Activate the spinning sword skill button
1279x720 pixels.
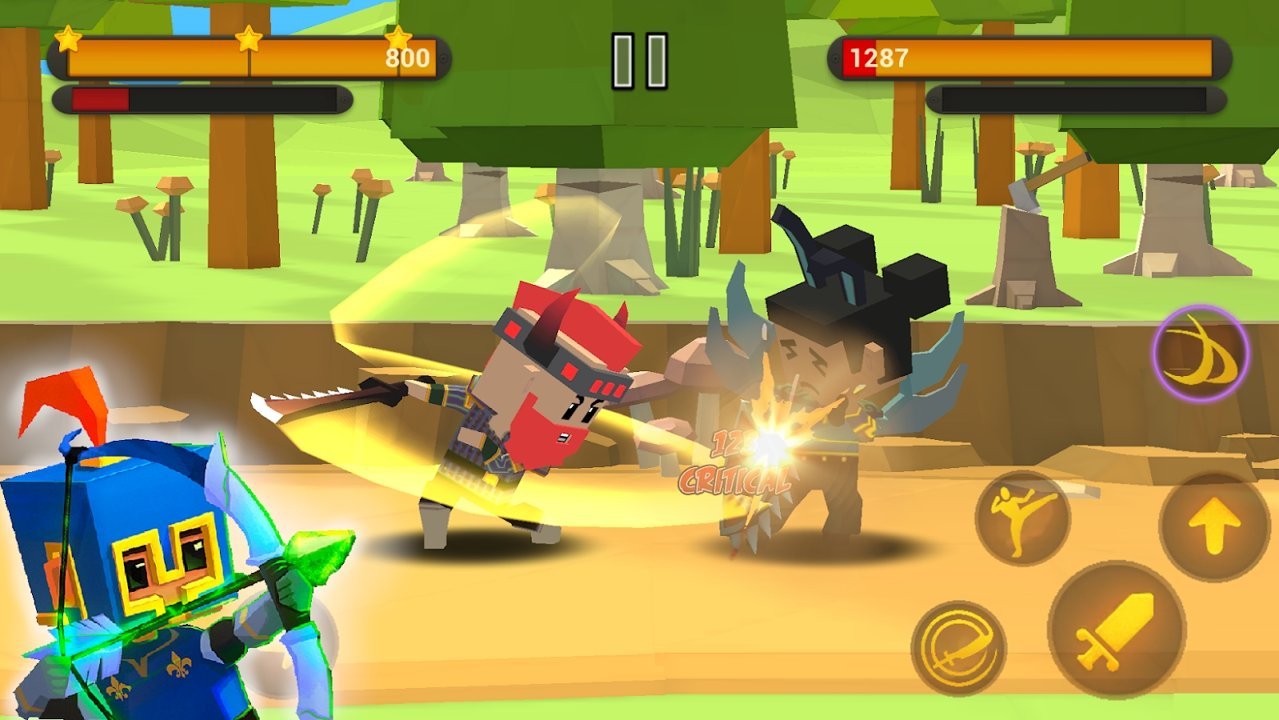click(958, 647)
